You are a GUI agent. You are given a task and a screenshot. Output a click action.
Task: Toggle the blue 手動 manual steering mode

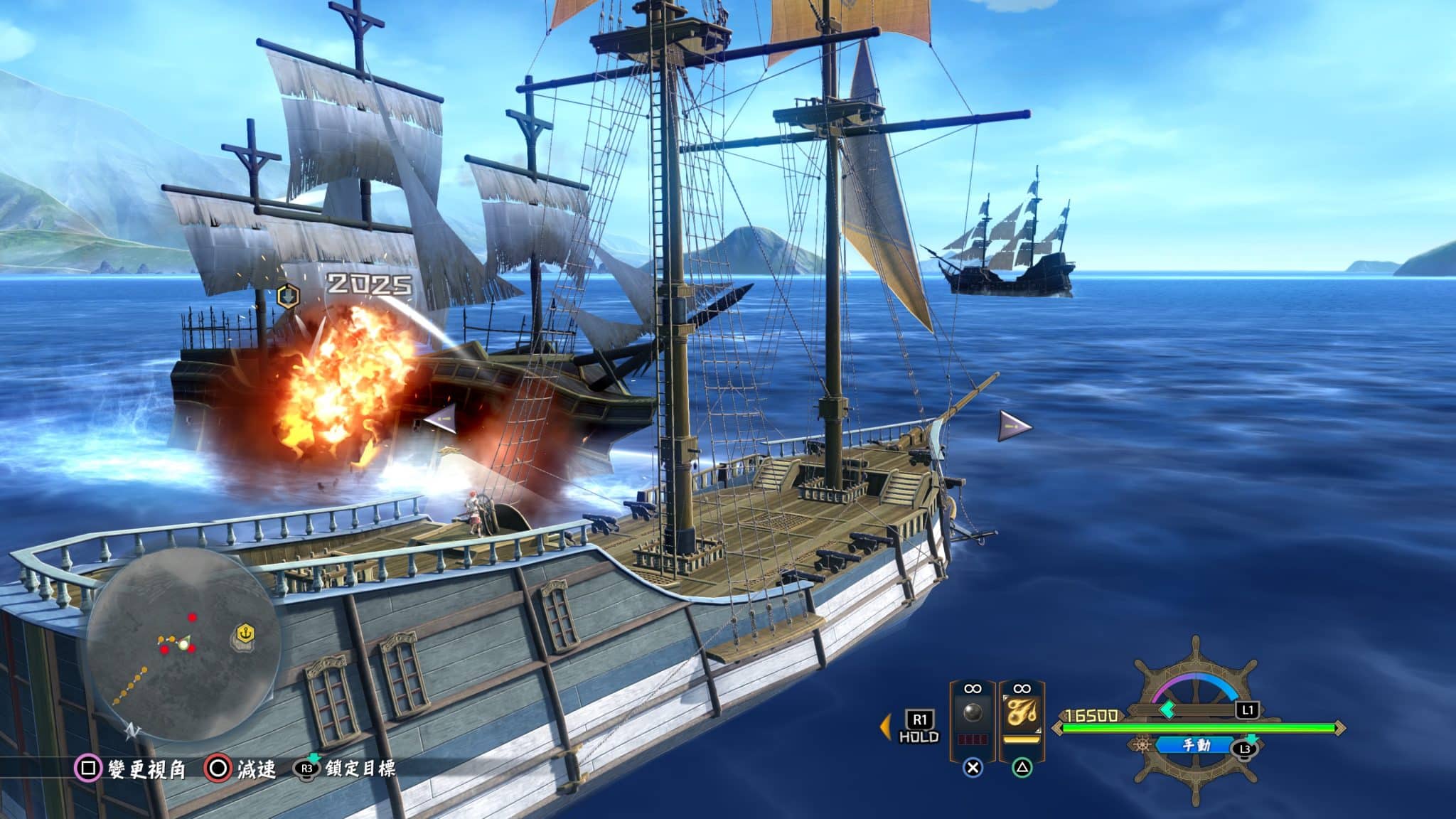1197,745
